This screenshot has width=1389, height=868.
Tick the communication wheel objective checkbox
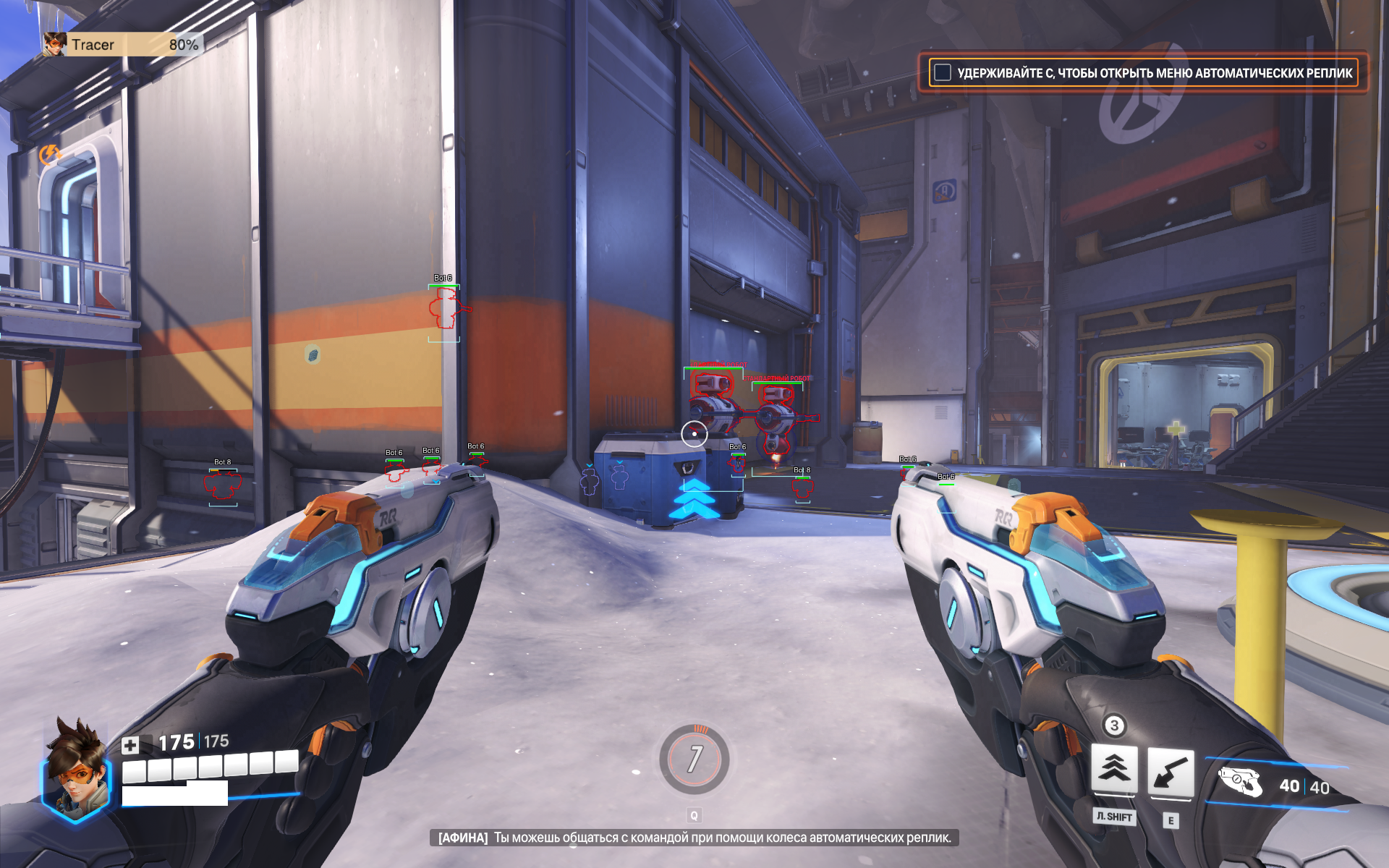[x=942, y=72]
